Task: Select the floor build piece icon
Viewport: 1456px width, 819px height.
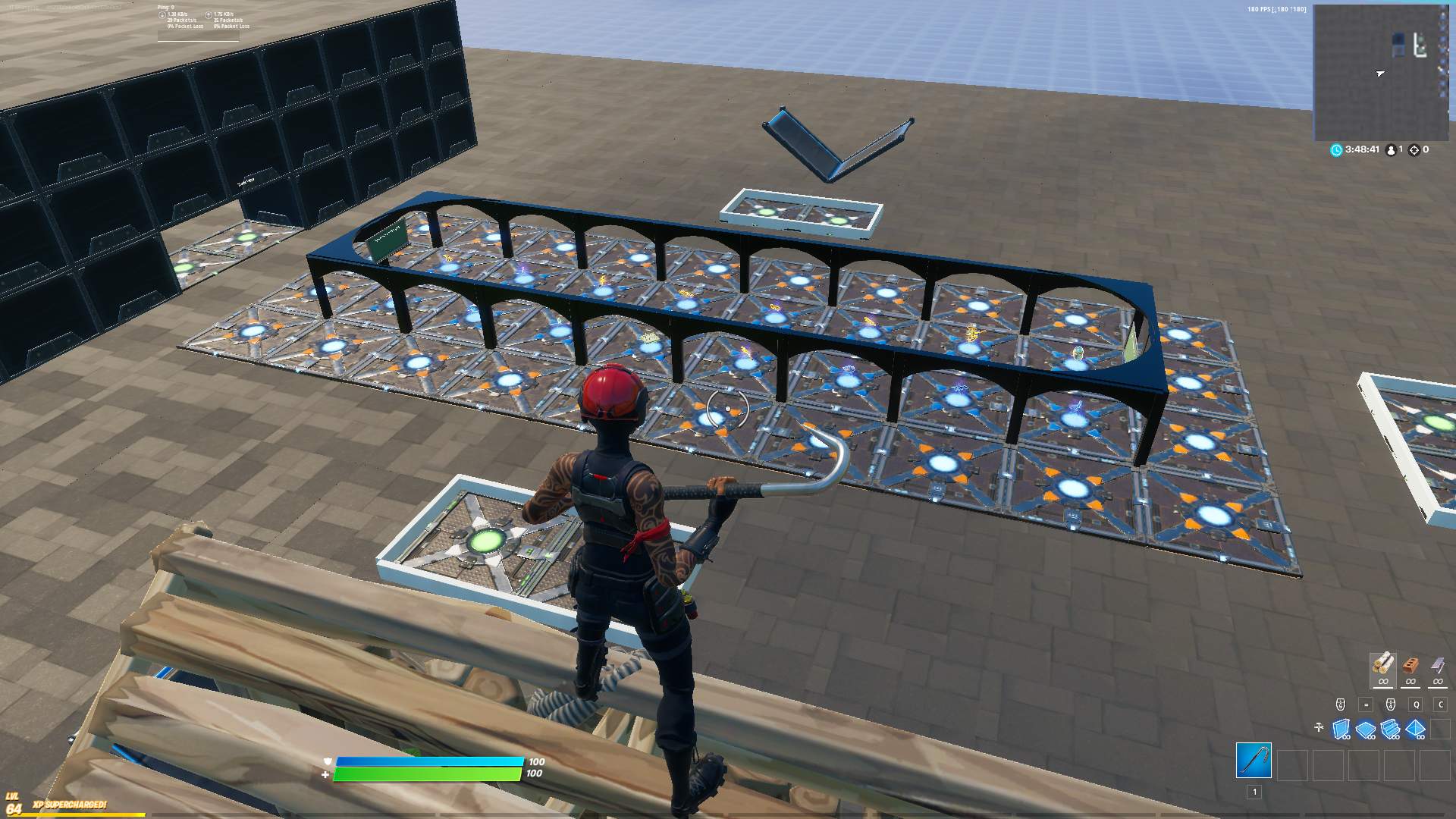Action: [1365, 729]
